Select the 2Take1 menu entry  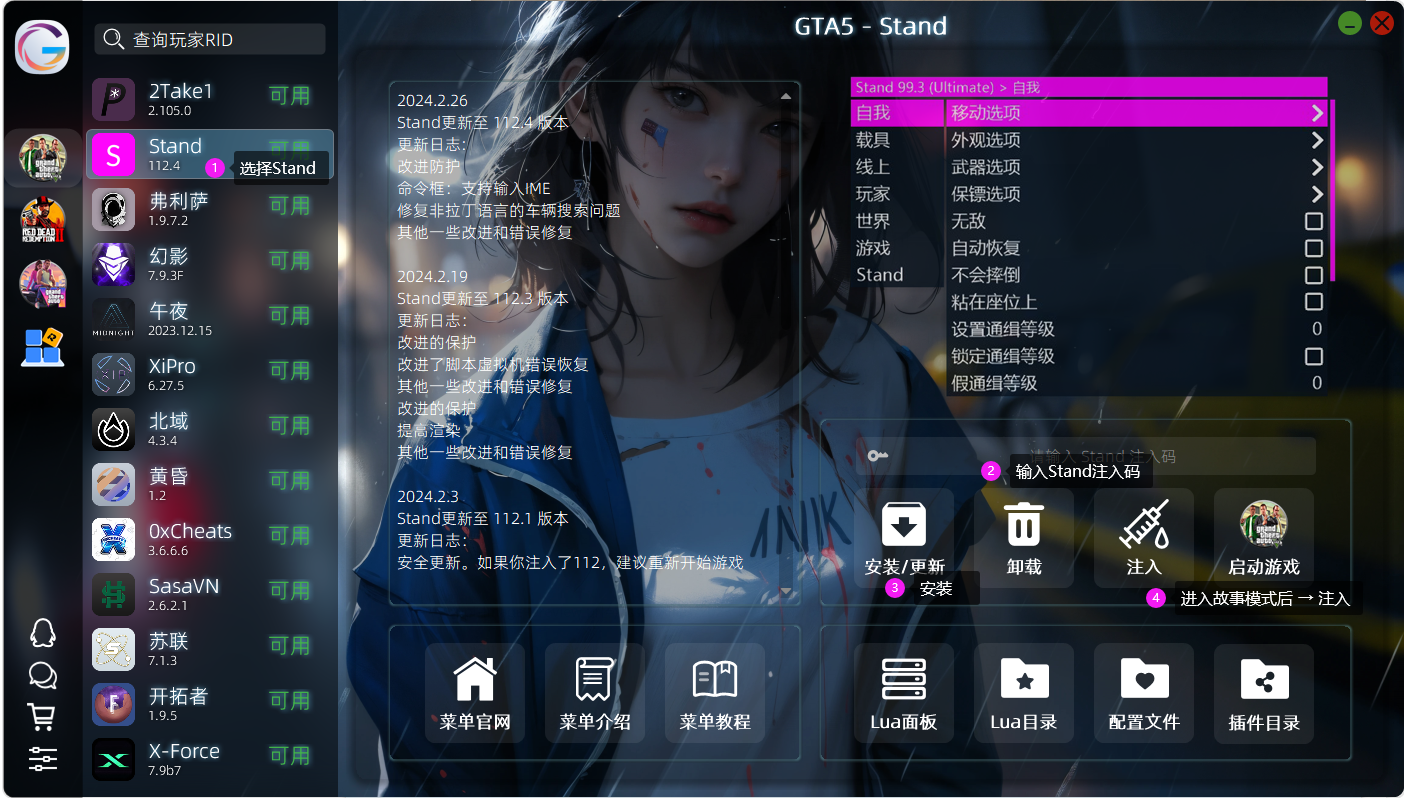coord(210,99)
